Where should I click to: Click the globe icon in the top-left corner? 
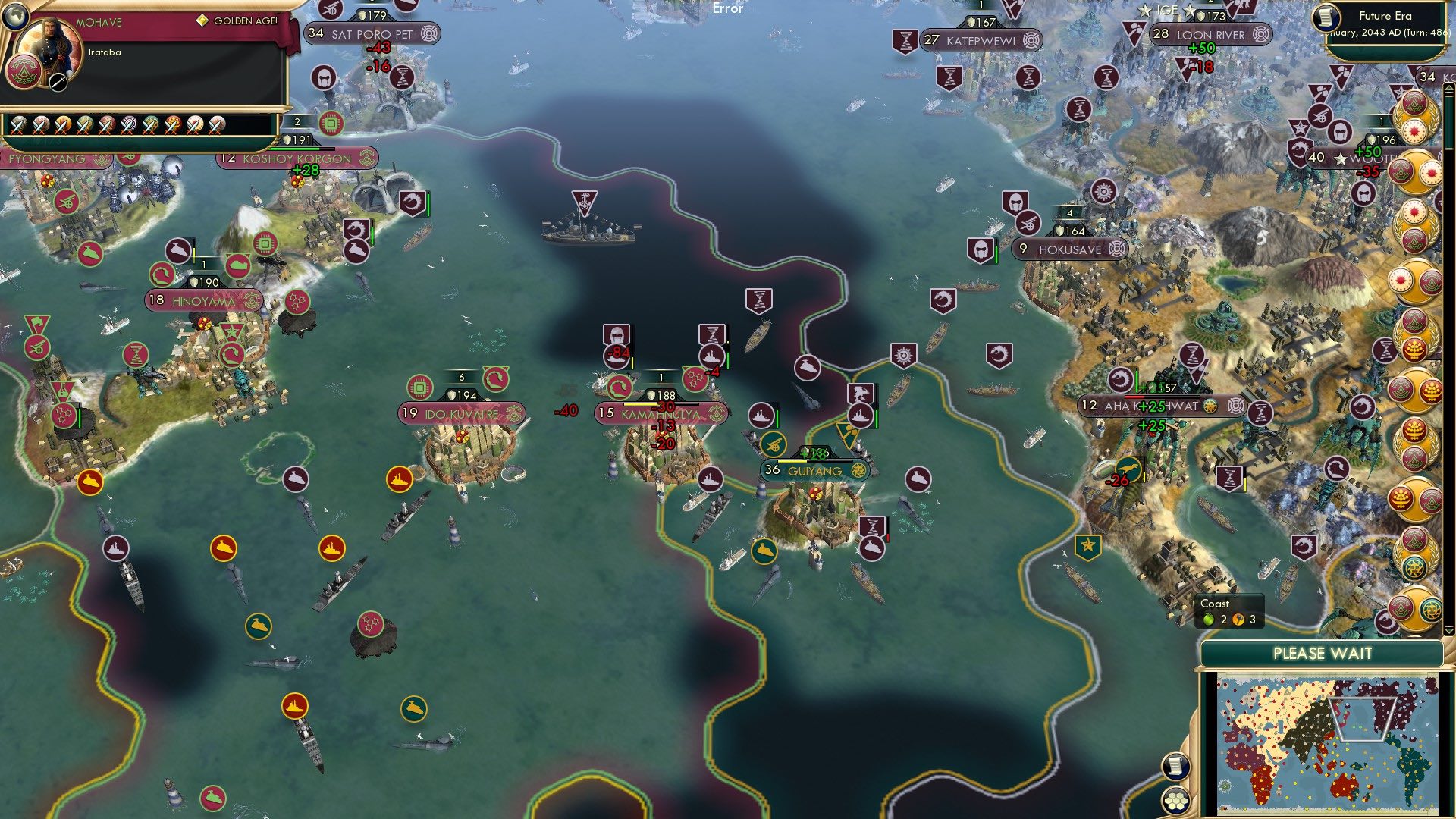[x=15, y=17]
